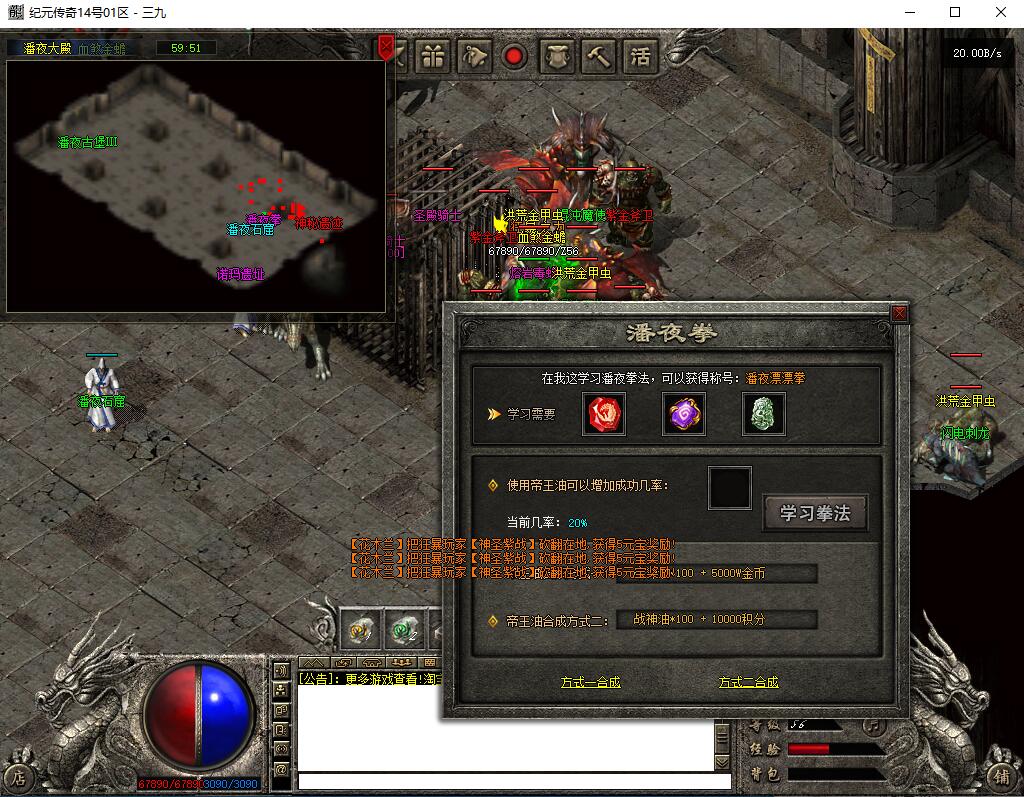
Task: Select the purple gem requirement icon
Action: (684, 415)
